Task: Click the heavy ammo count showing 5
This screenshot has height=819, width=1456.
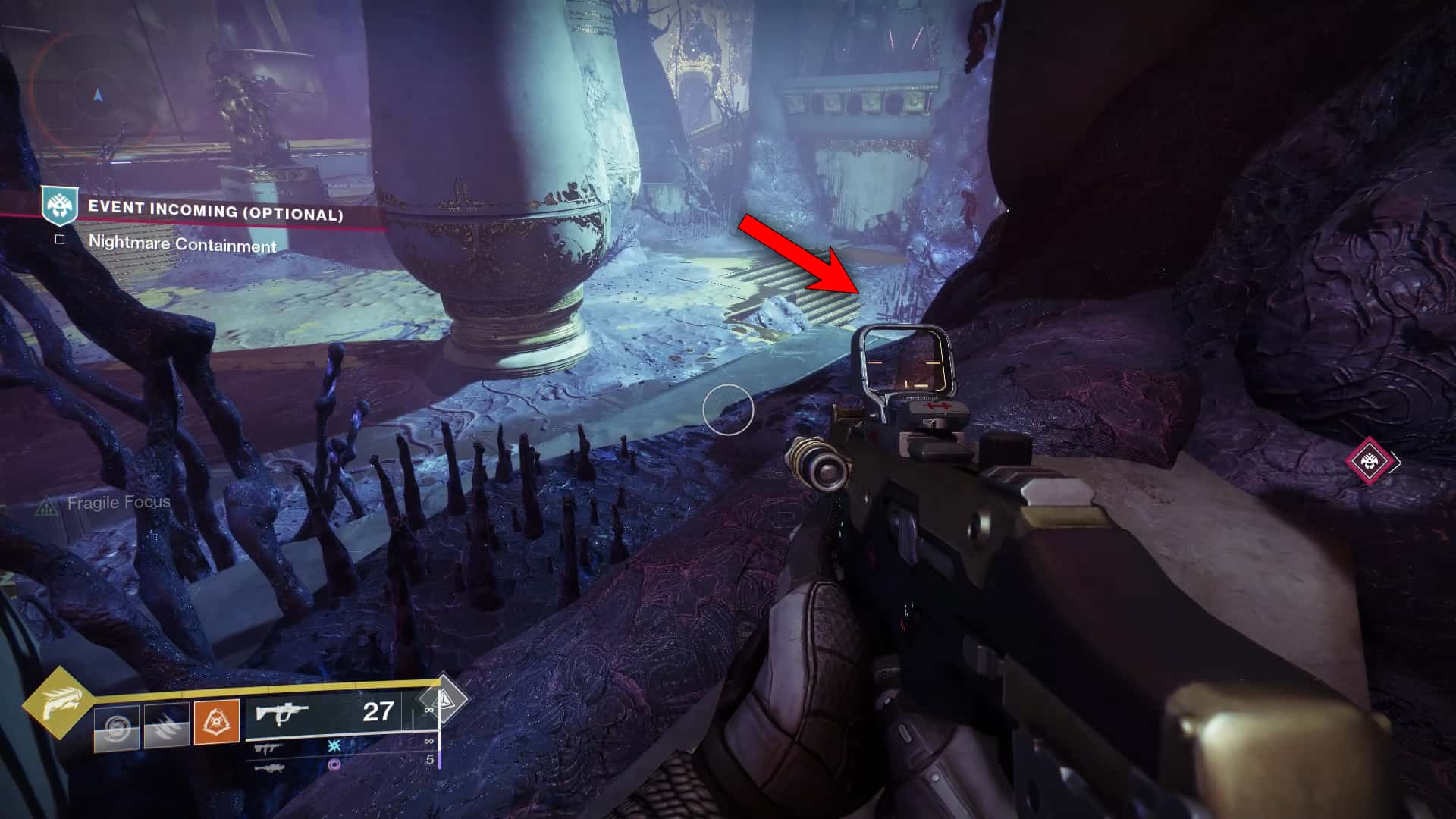Action: point(430,760)
